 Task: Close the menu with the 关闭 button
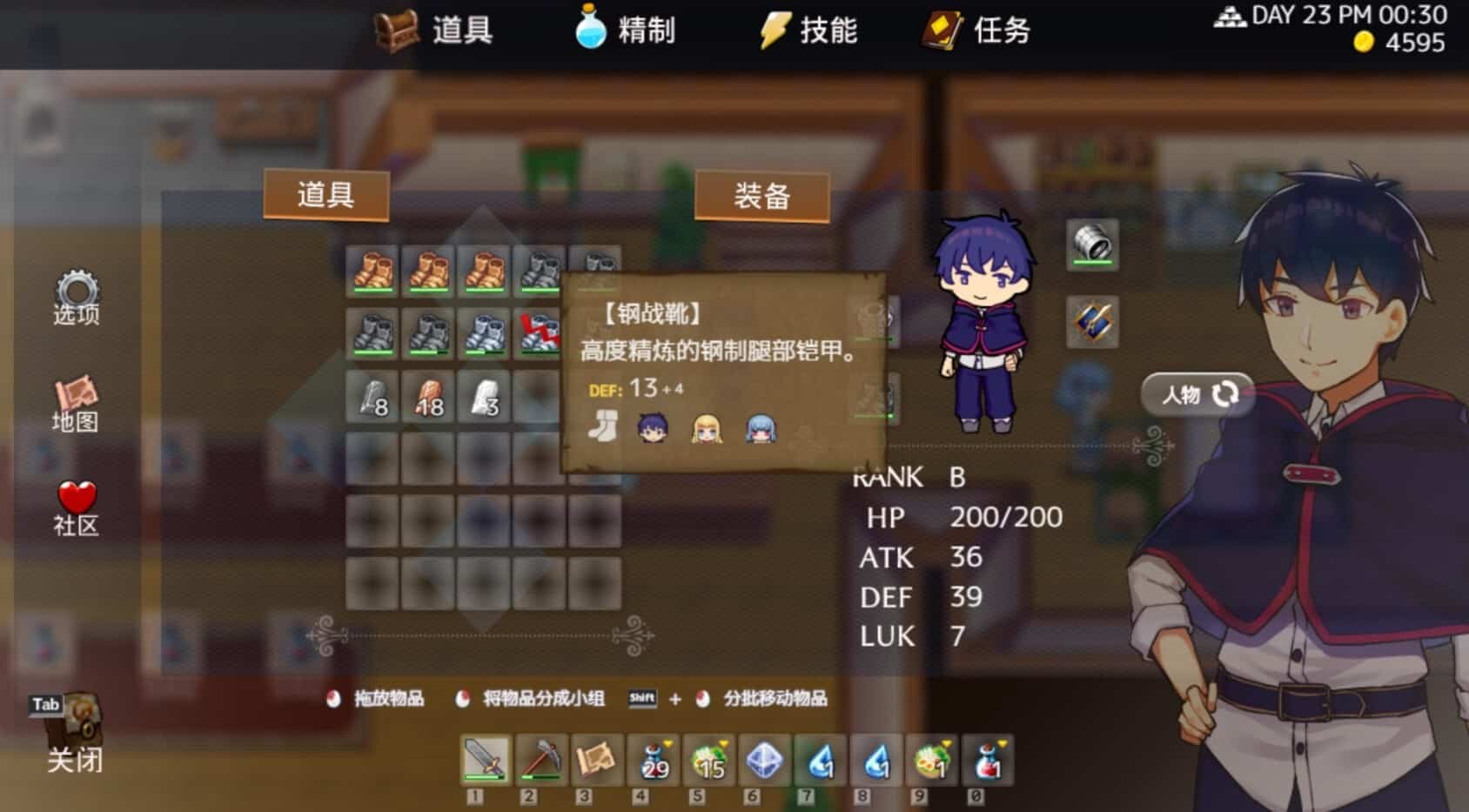click(x=75, y=735)
